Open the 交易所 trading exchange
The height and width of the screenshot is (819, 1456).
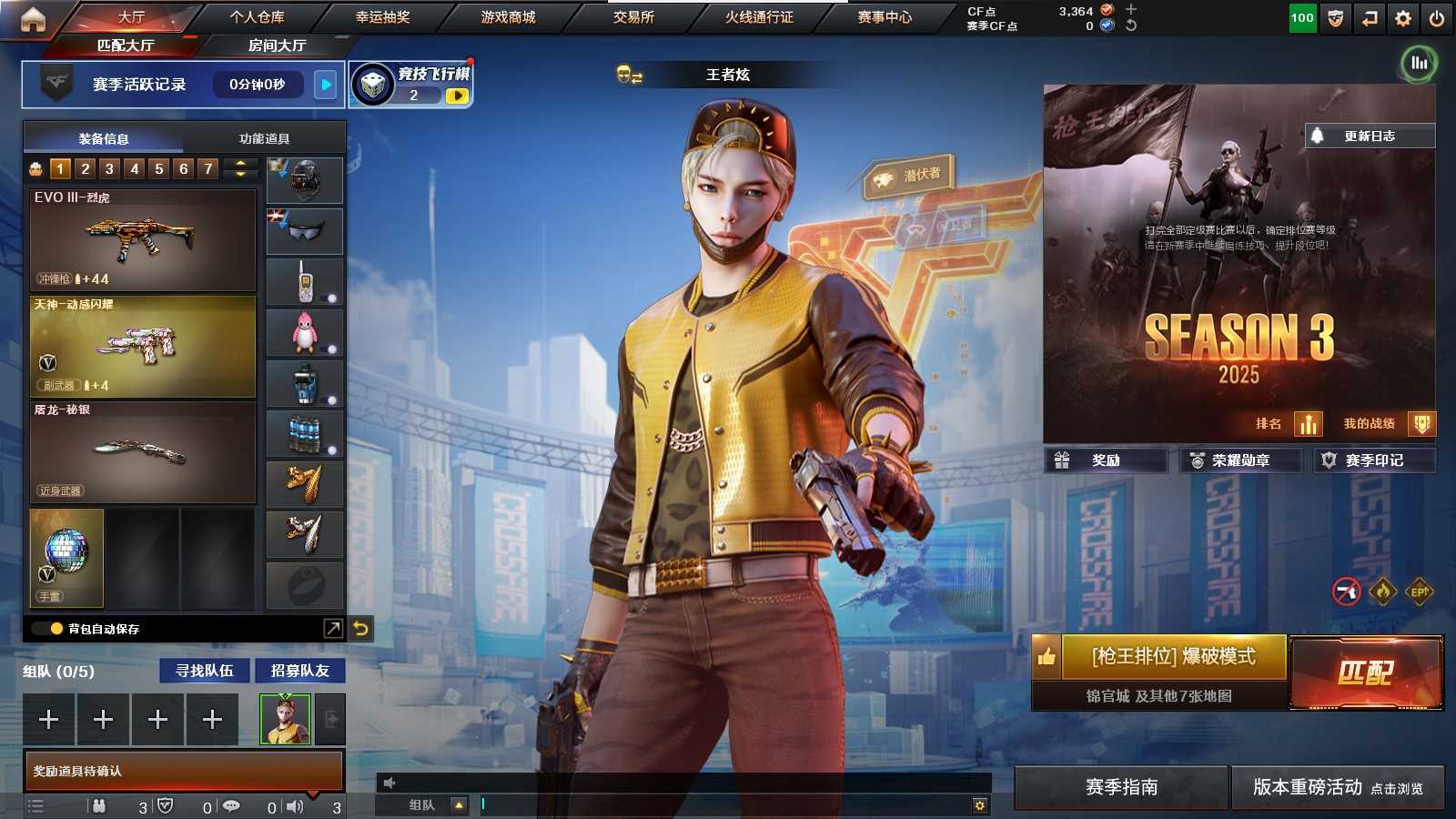click(x=633, y=17)
